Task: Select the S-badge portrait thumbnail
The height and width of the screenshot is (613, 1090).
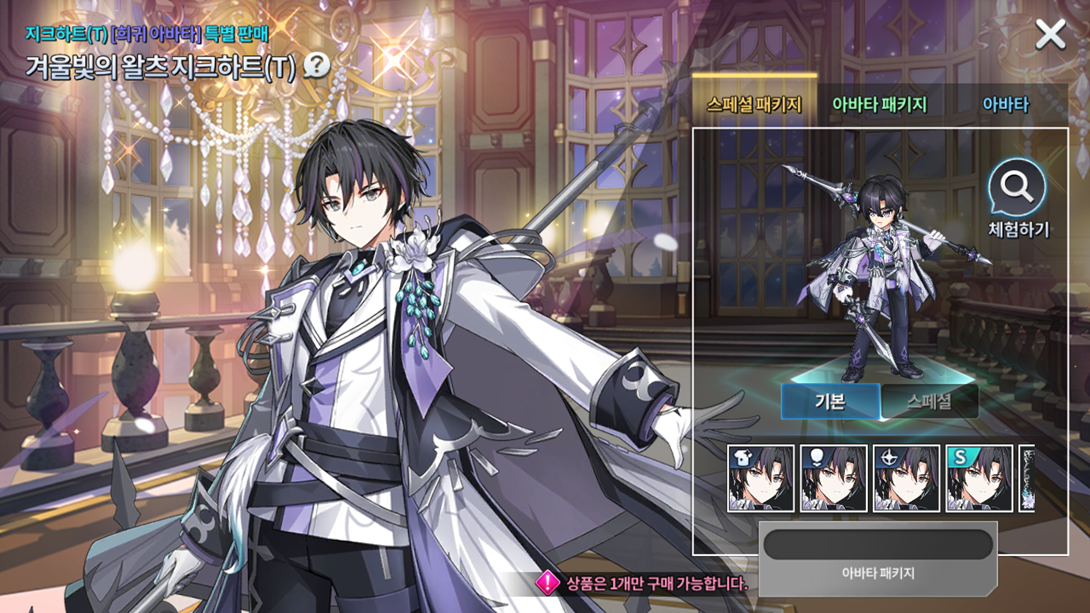Action: coord(979,479)
